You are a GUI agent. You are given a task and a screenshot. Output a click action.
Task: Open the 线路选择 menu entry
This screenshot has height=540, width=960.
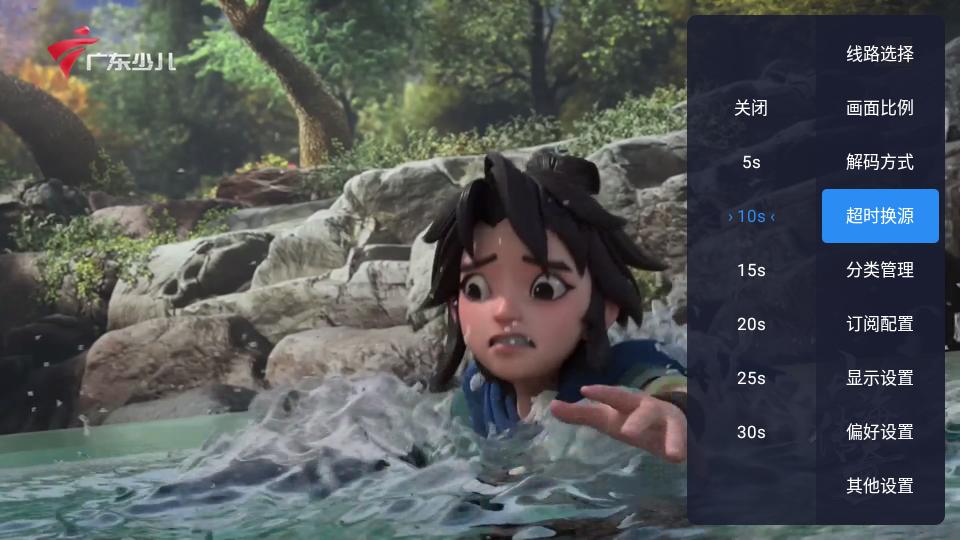tap(880, 54)
